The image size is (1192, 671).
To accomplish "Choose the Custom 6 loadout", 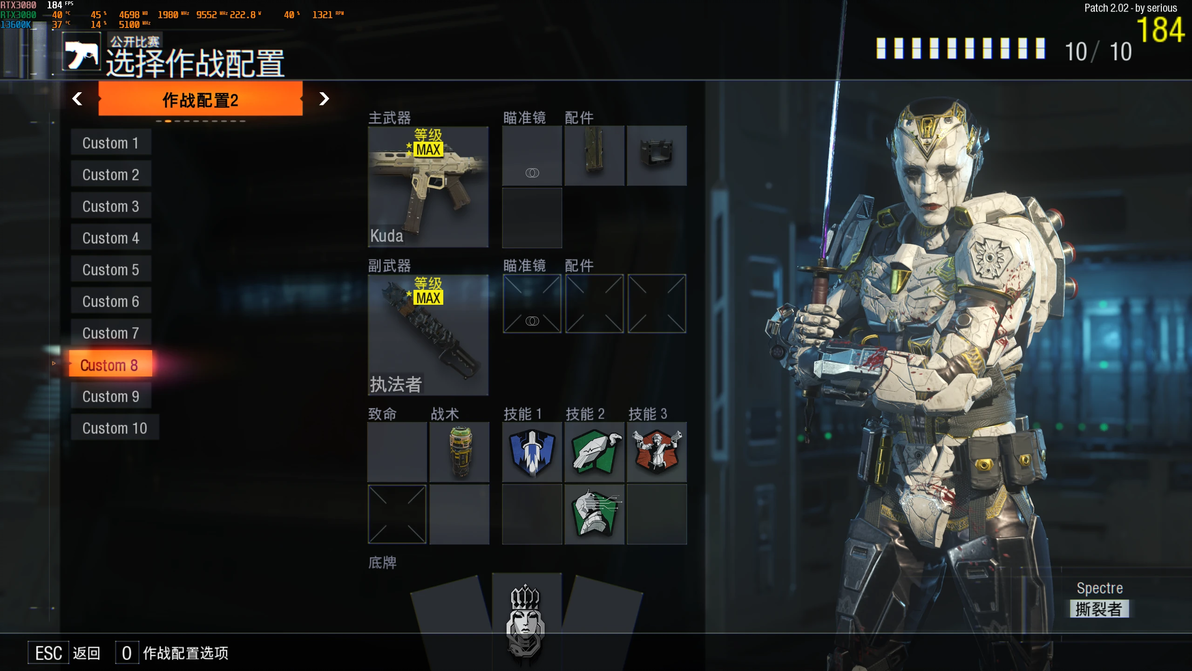I will coord(110,302).
